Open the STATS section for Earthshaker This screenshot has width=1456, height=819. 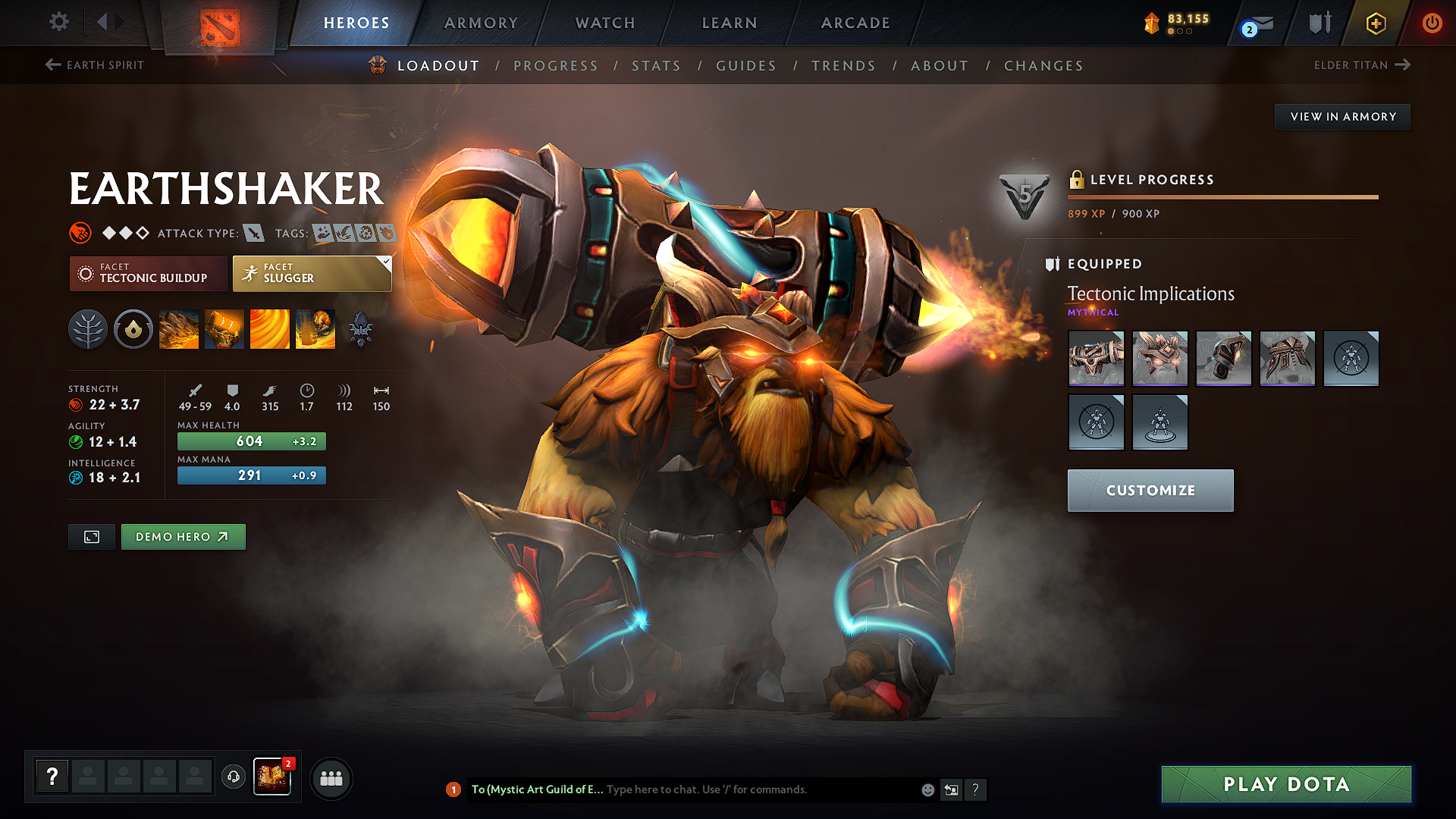[656, 66]
